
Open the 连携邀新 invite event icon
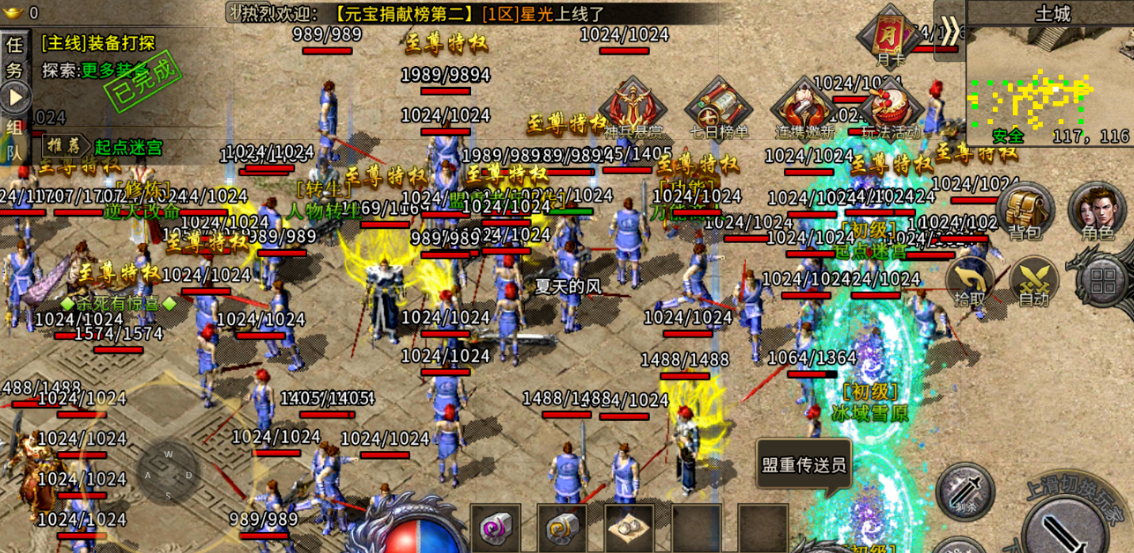point(803,108)
